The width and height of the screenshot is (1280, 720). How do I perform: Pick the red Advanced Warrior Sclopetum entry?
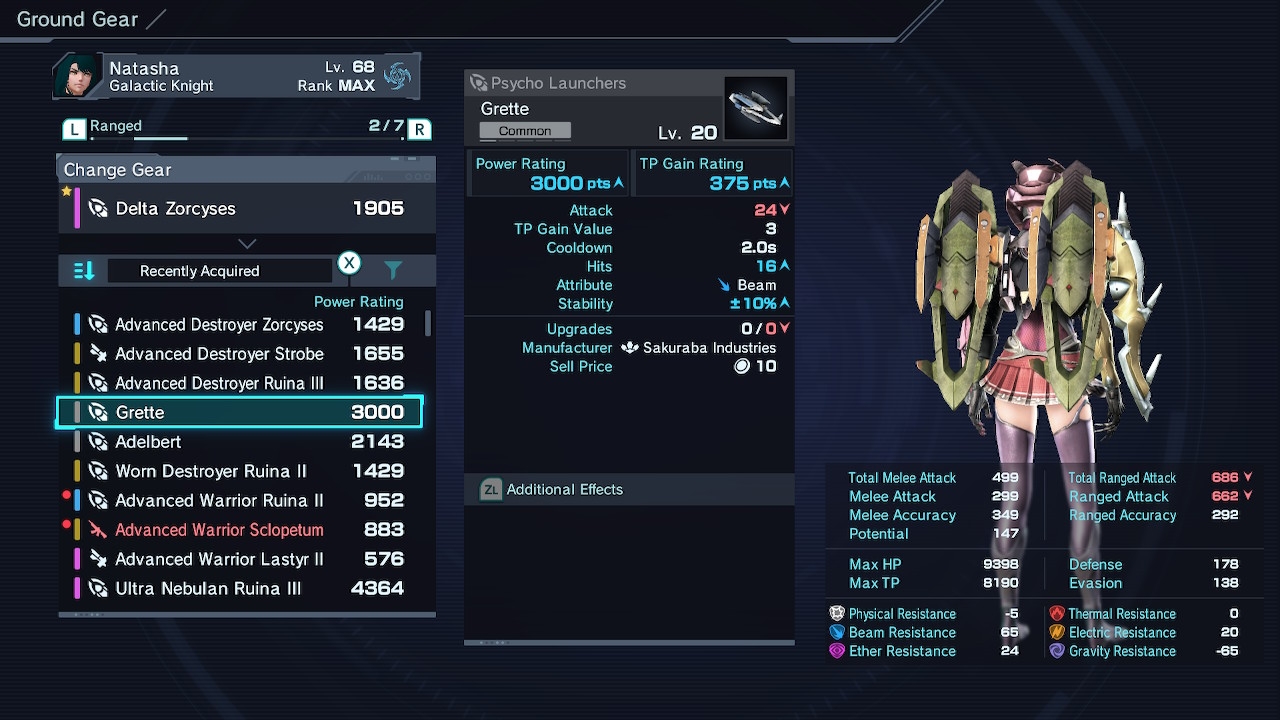tap(240, 530)
